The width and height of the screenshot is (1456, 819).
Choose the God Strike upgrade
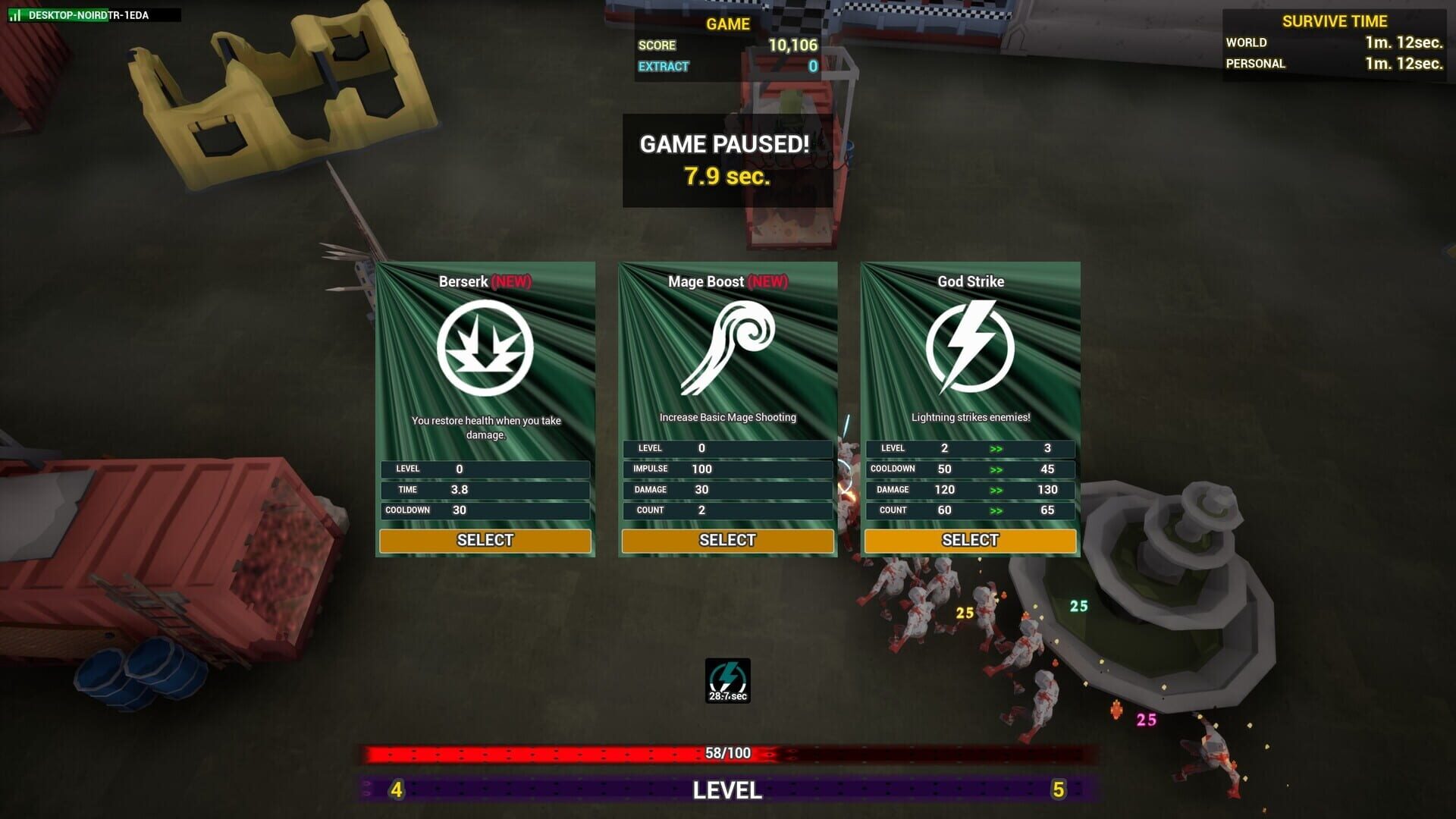click(x=969, y=540)
